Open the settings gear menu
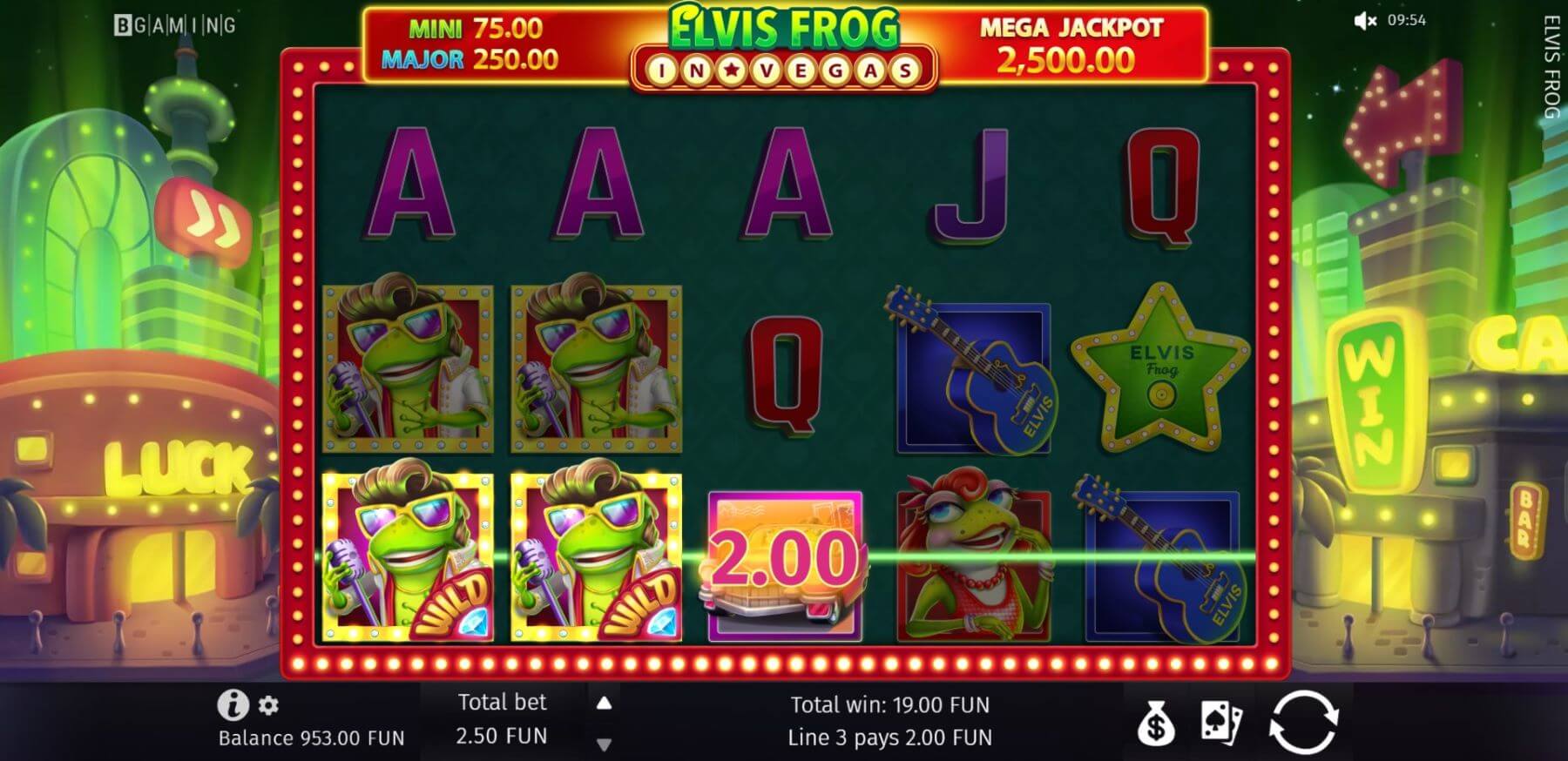 [269, 704]
